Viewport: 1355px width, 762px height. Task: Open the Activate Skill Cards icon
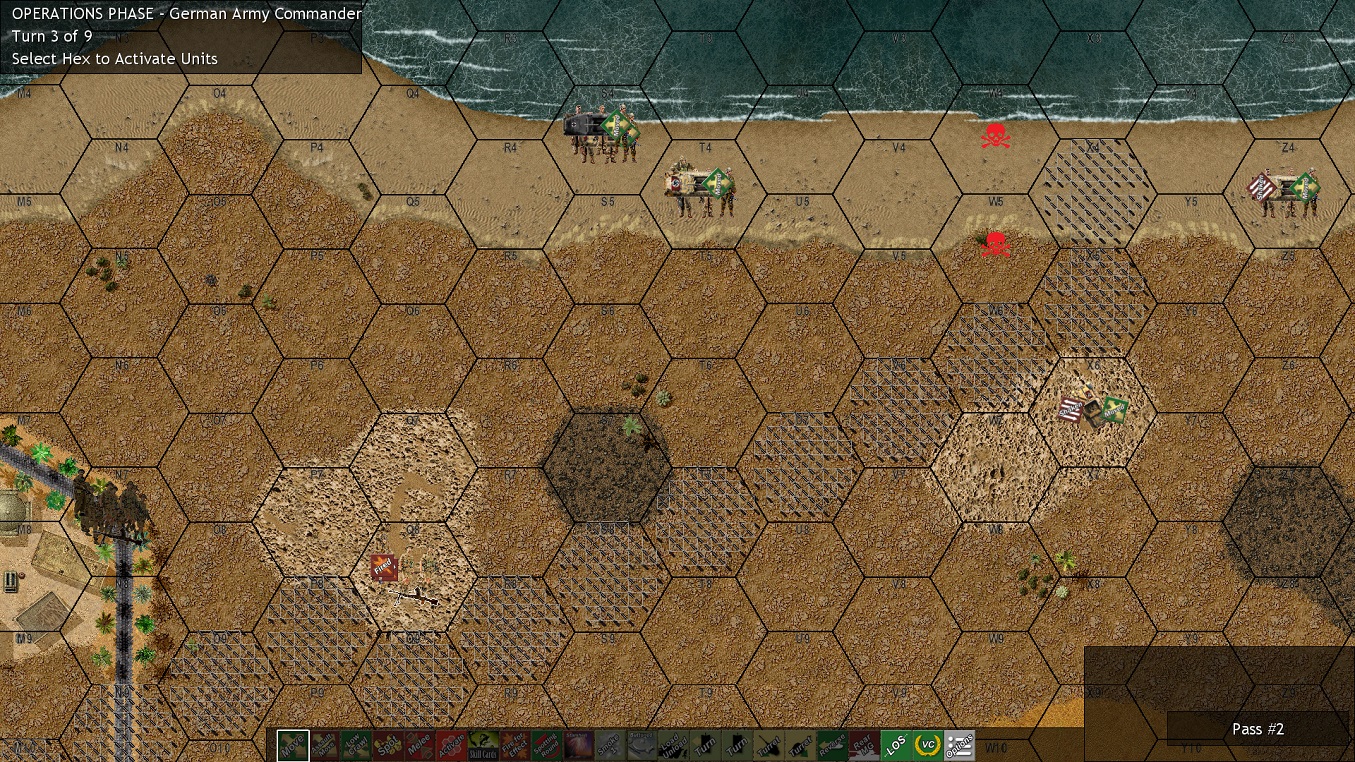pos(483,745)
